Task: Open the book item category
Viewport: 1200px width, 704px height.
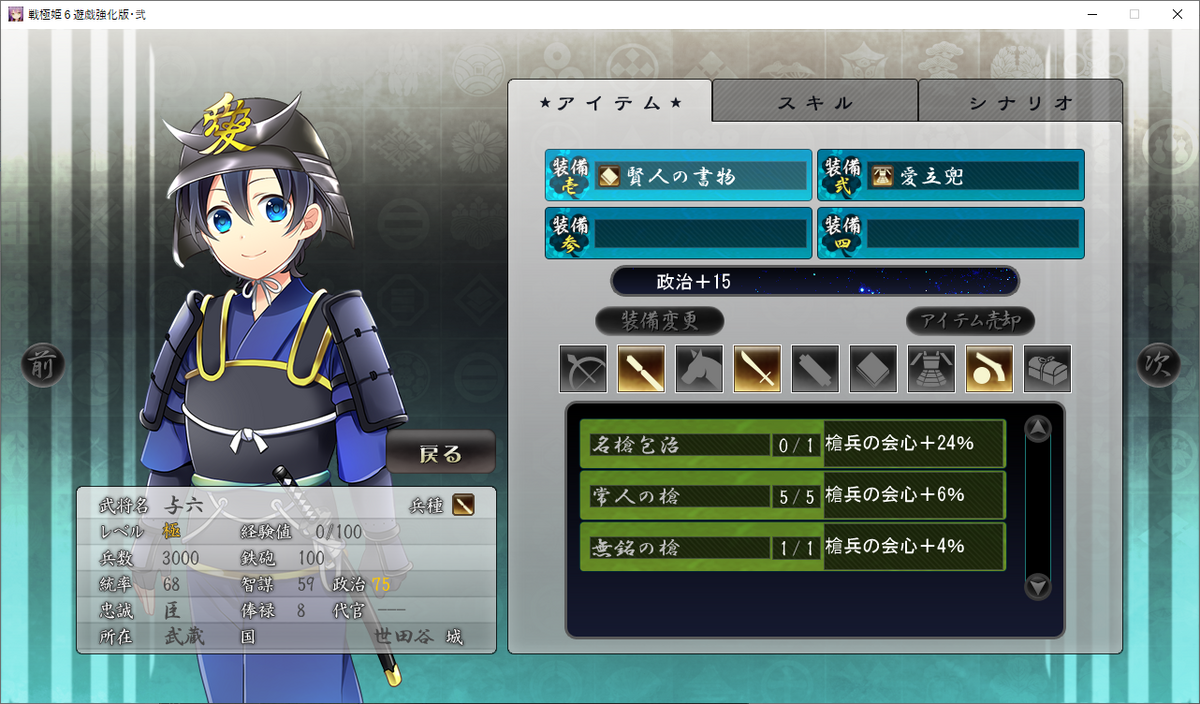Action: pos(873,369)
